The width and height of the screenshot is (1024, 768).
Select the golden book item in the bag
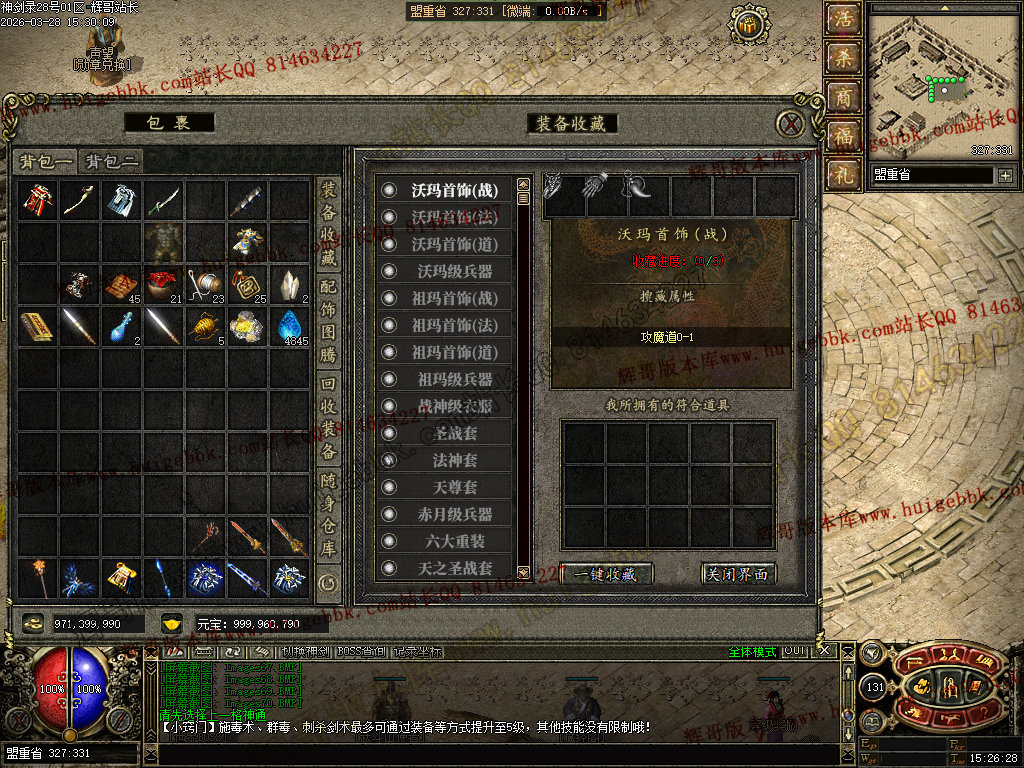(38, 325)
